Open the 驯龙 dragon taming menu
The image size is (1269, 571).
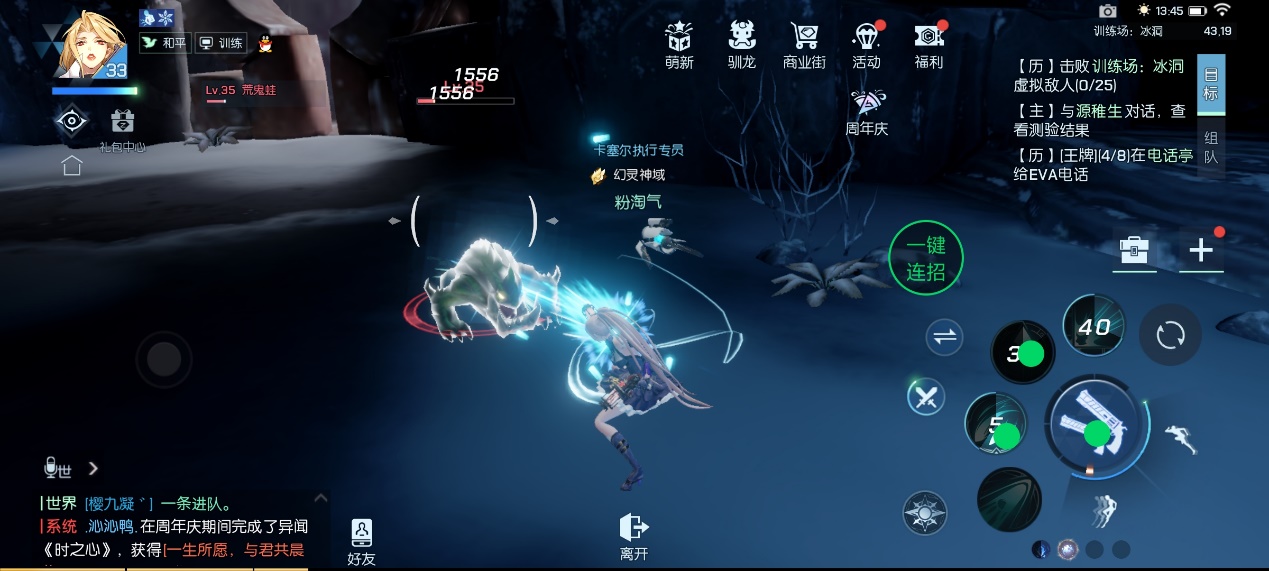(x=741, y=45)
